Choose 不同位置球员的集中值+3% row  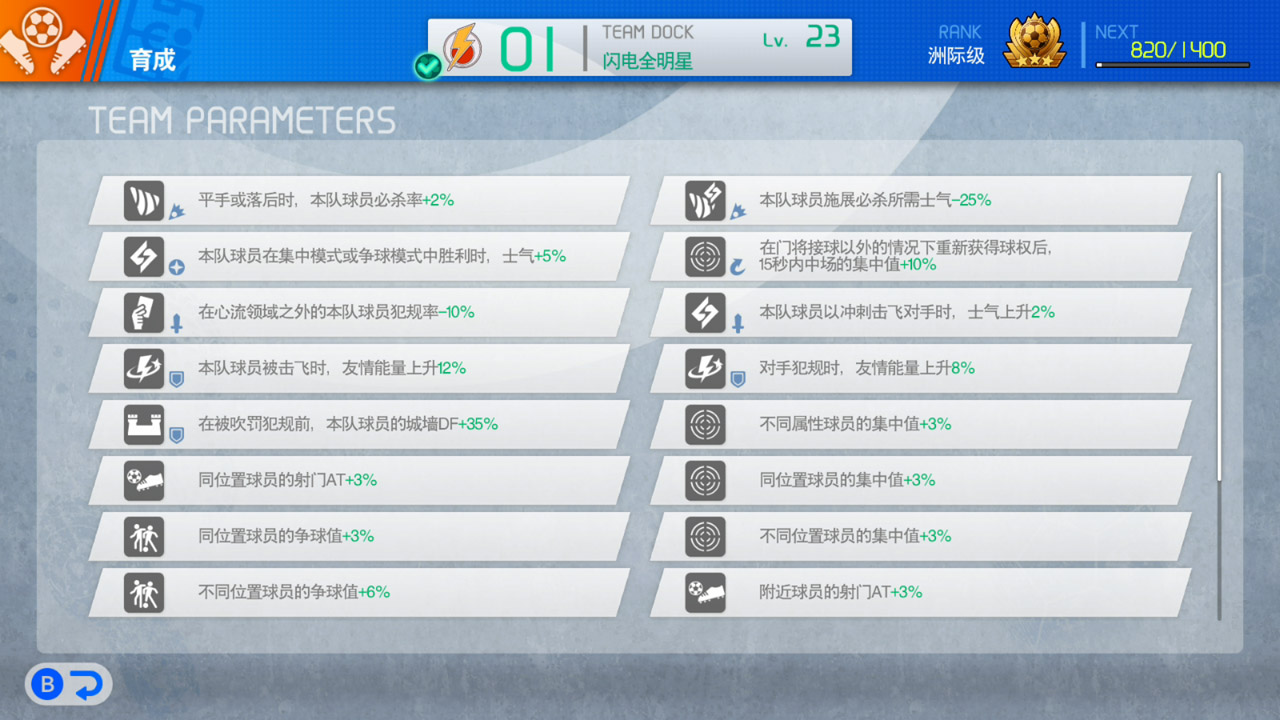click(920, 536)
